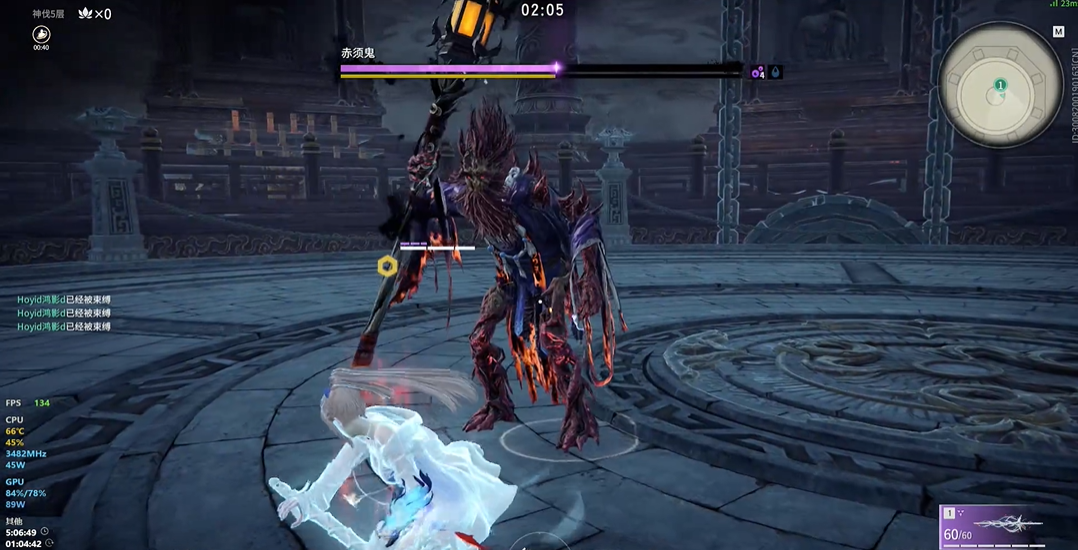Open the circular minimap

point(1000,87)
